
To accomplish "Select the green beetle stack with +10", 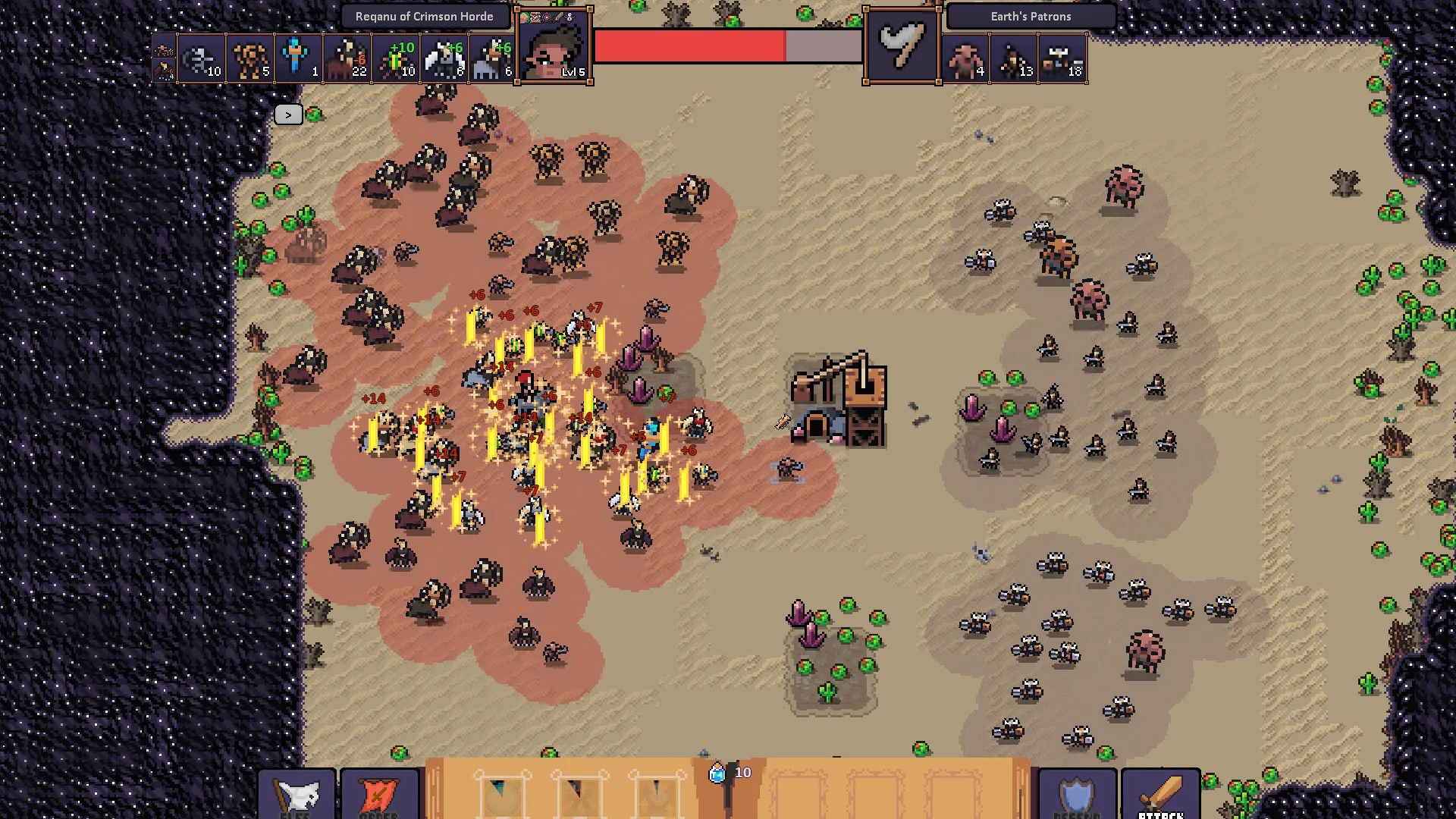I will coord(396,58).
